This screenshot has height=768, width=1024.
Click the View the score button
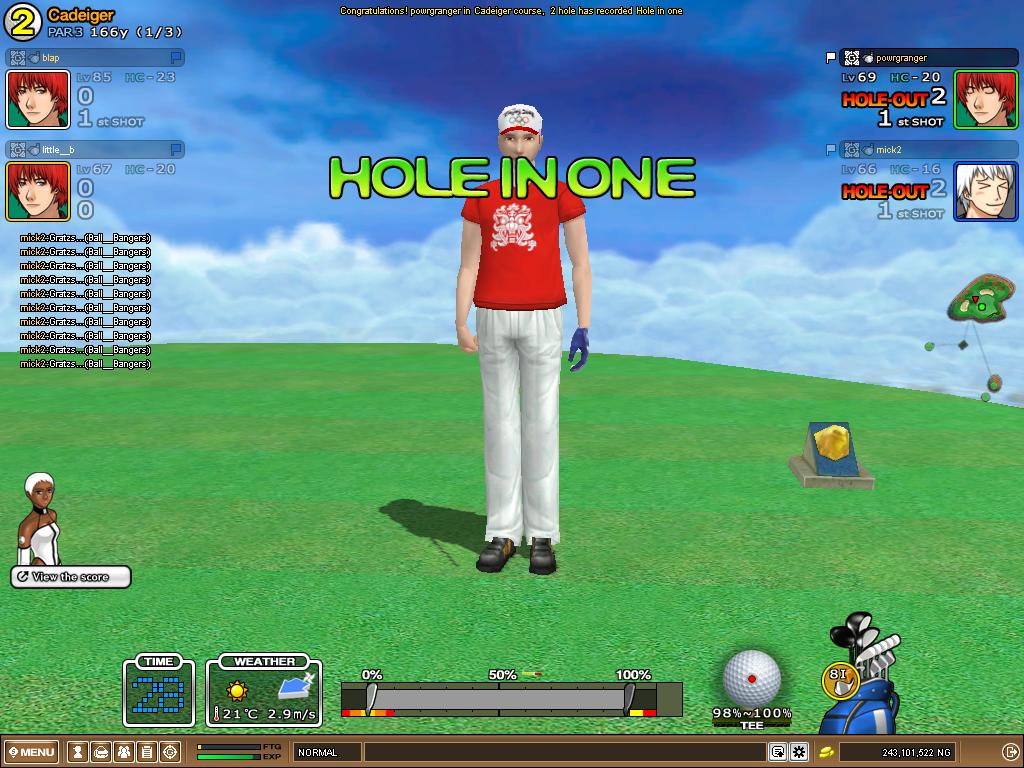[71, 577]
